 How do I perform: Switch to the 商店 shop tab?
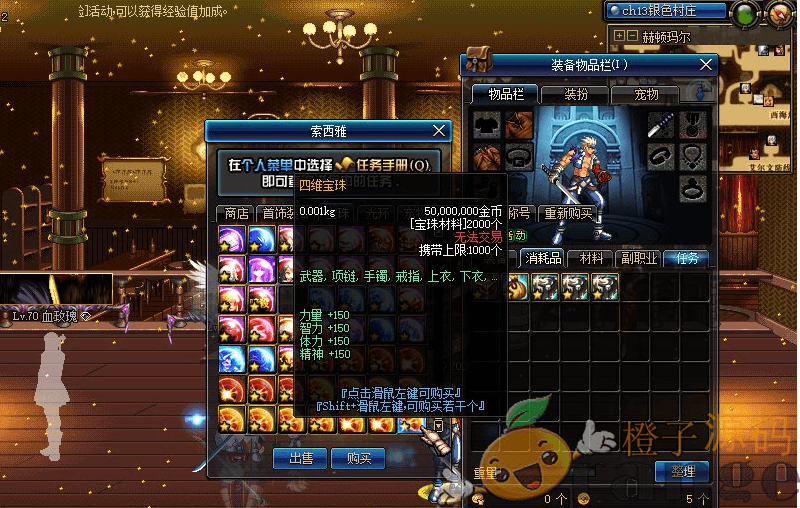(236, 213)
